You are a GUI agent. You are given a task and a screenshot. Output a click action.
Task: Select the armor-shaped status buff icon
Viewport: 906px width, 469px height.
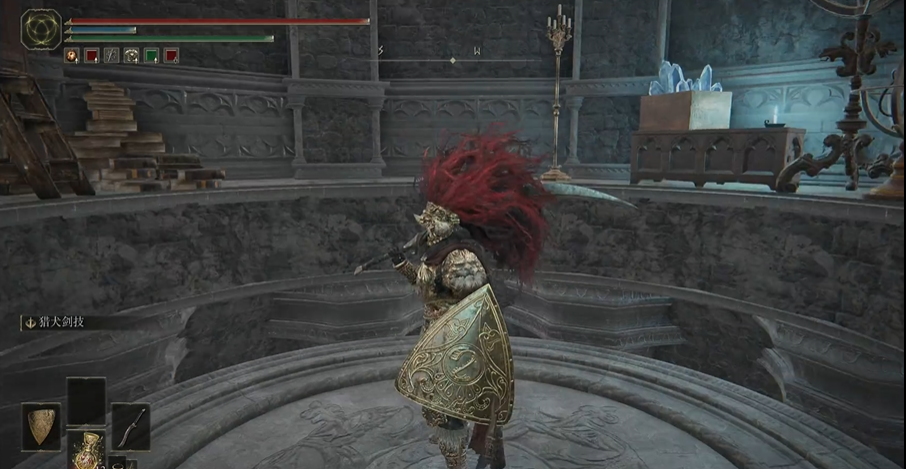tap(131, 56)
